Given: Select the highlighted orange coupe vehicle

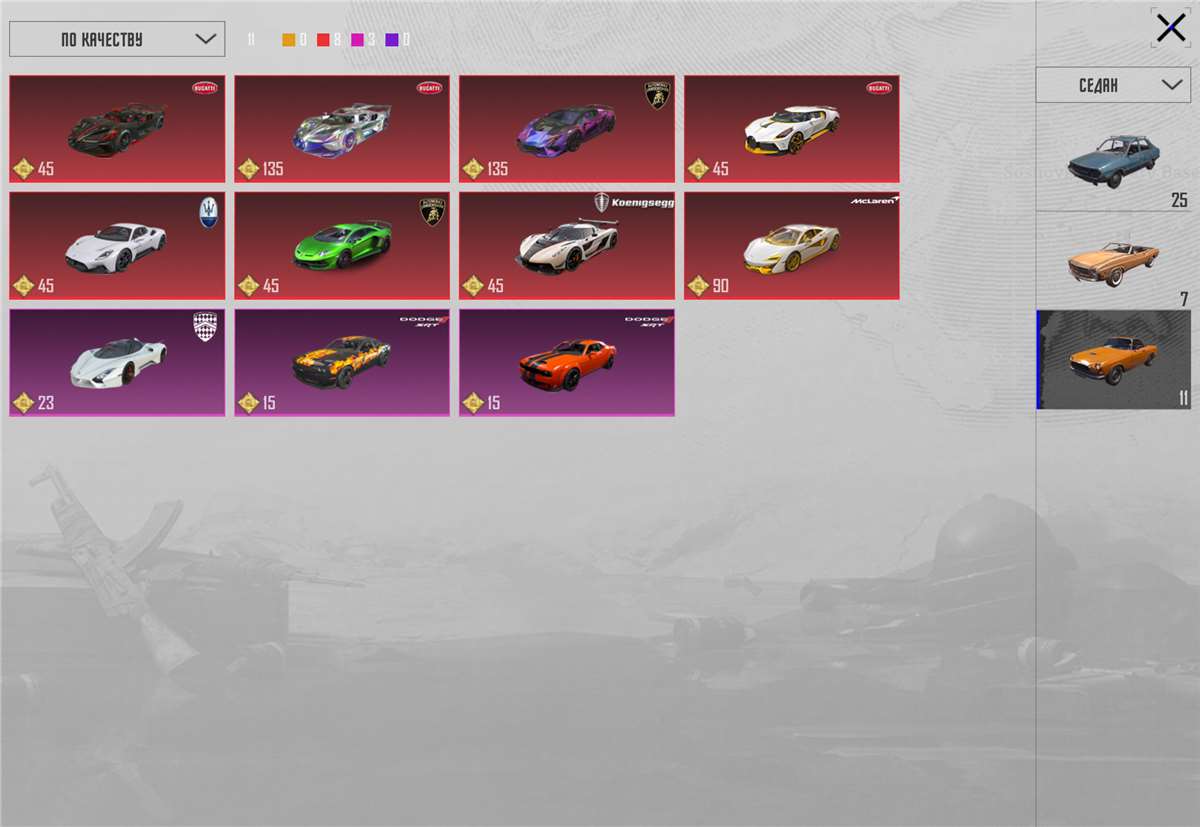Looking at the screenshot, I should (x=1113, y=359).
